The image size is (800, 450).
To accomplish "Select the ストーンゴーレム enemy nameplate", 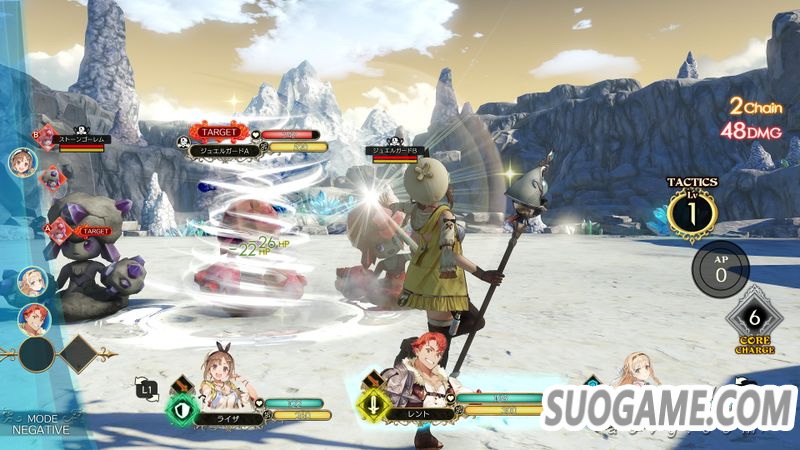I will (x=82, y=140).
